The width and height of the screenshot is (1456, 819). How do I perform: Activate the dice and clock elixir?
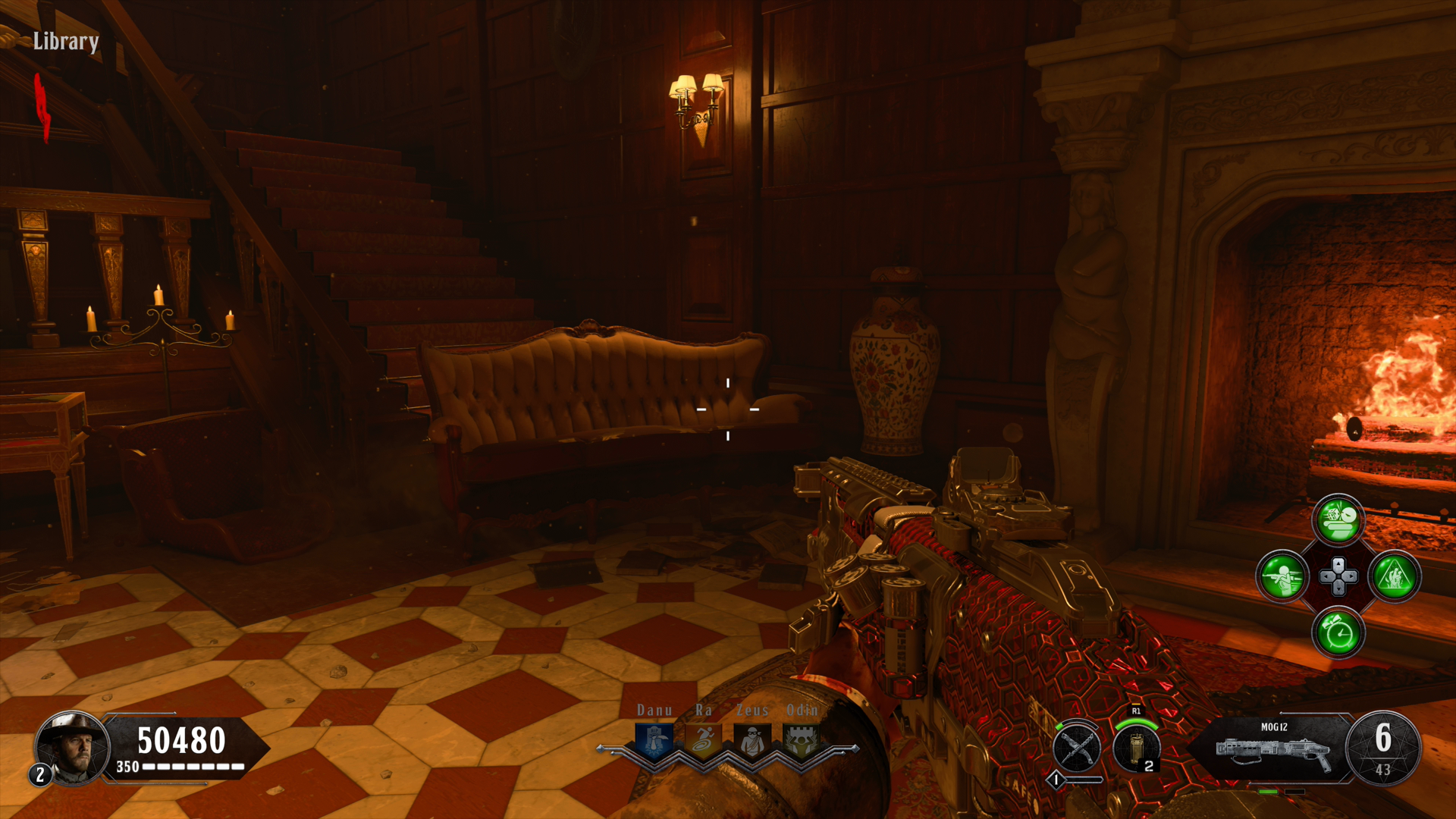click(1338, 520)
